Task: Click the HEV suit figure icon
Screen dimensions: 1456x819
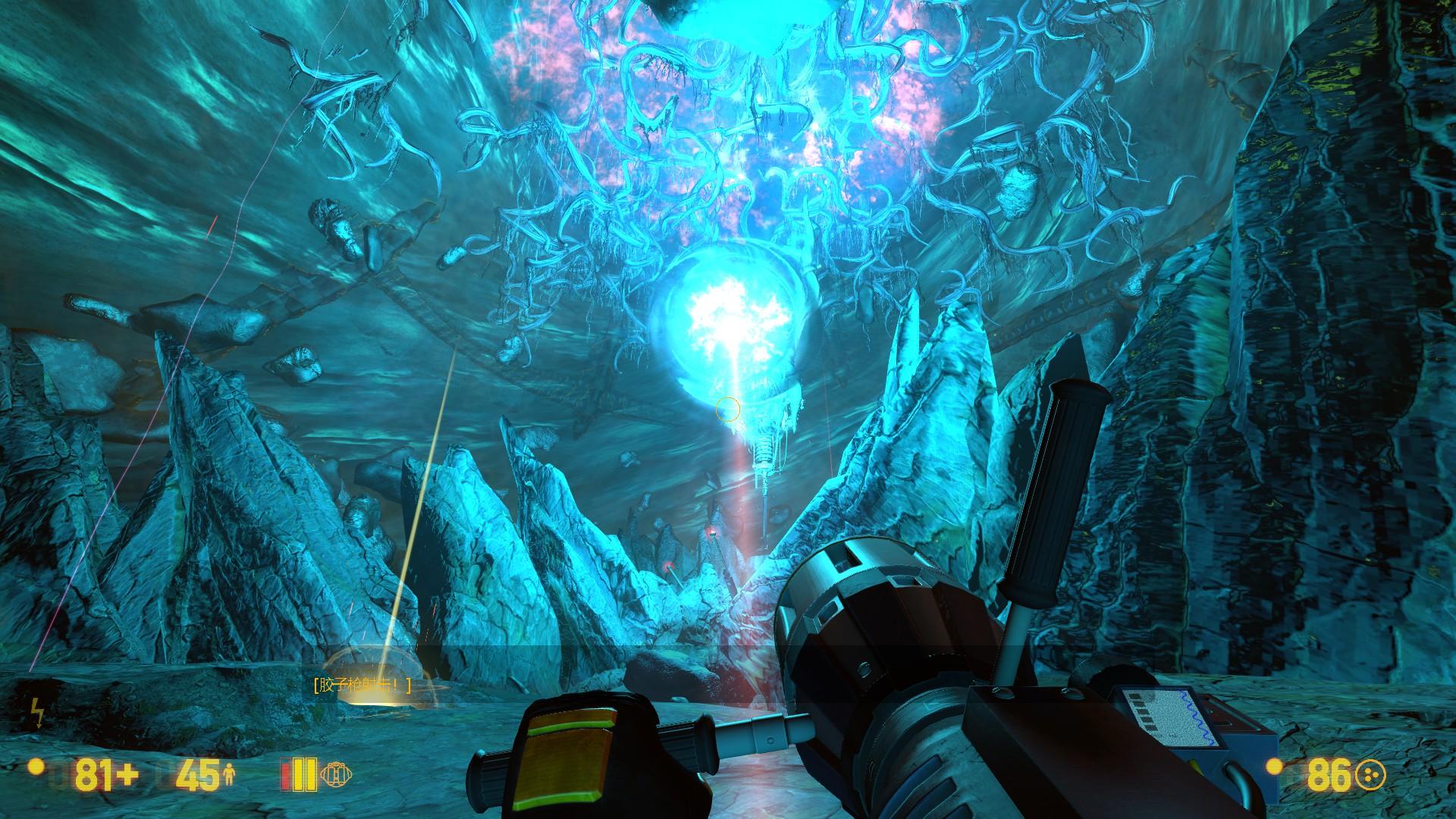Action: tap(230, 774)
